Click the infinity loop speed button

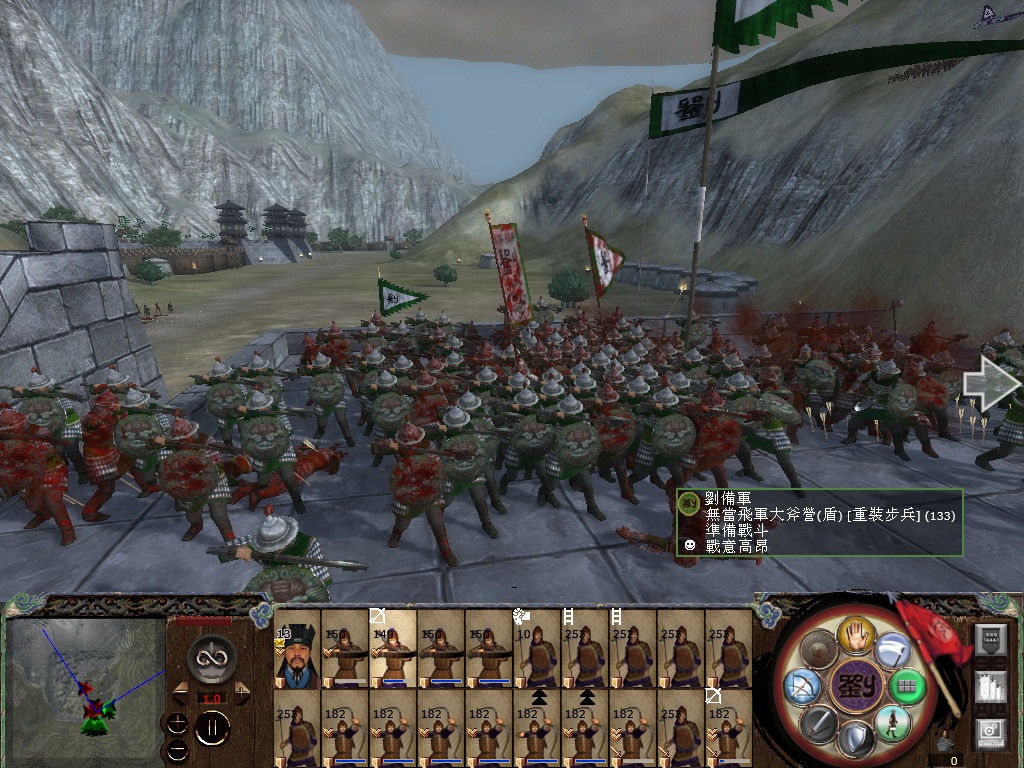coord(212,656)
